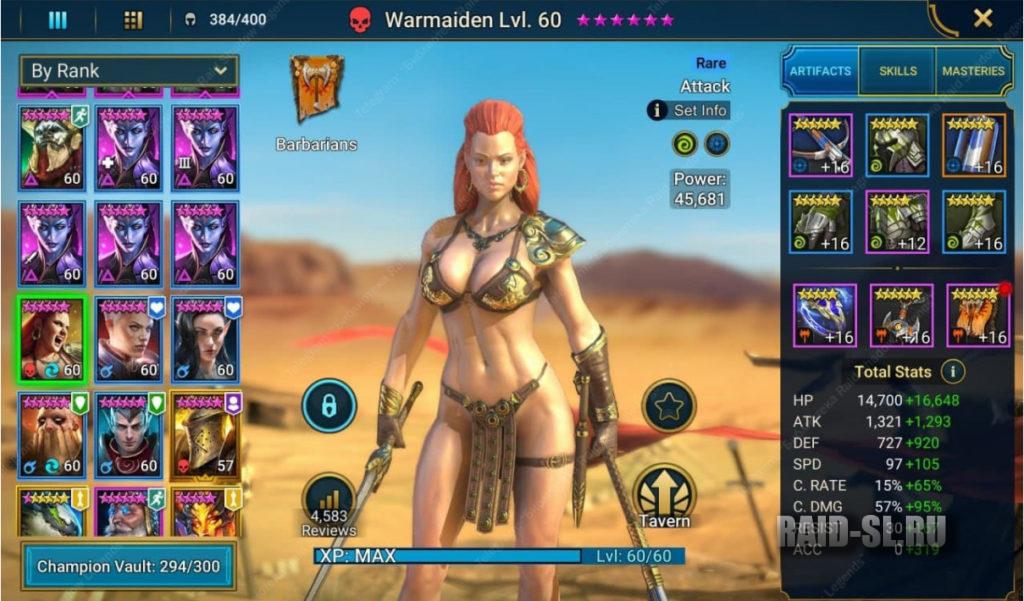Open the Masteries tab
The width and height of the screenshot is (1024, 601).
pos(972,71)
